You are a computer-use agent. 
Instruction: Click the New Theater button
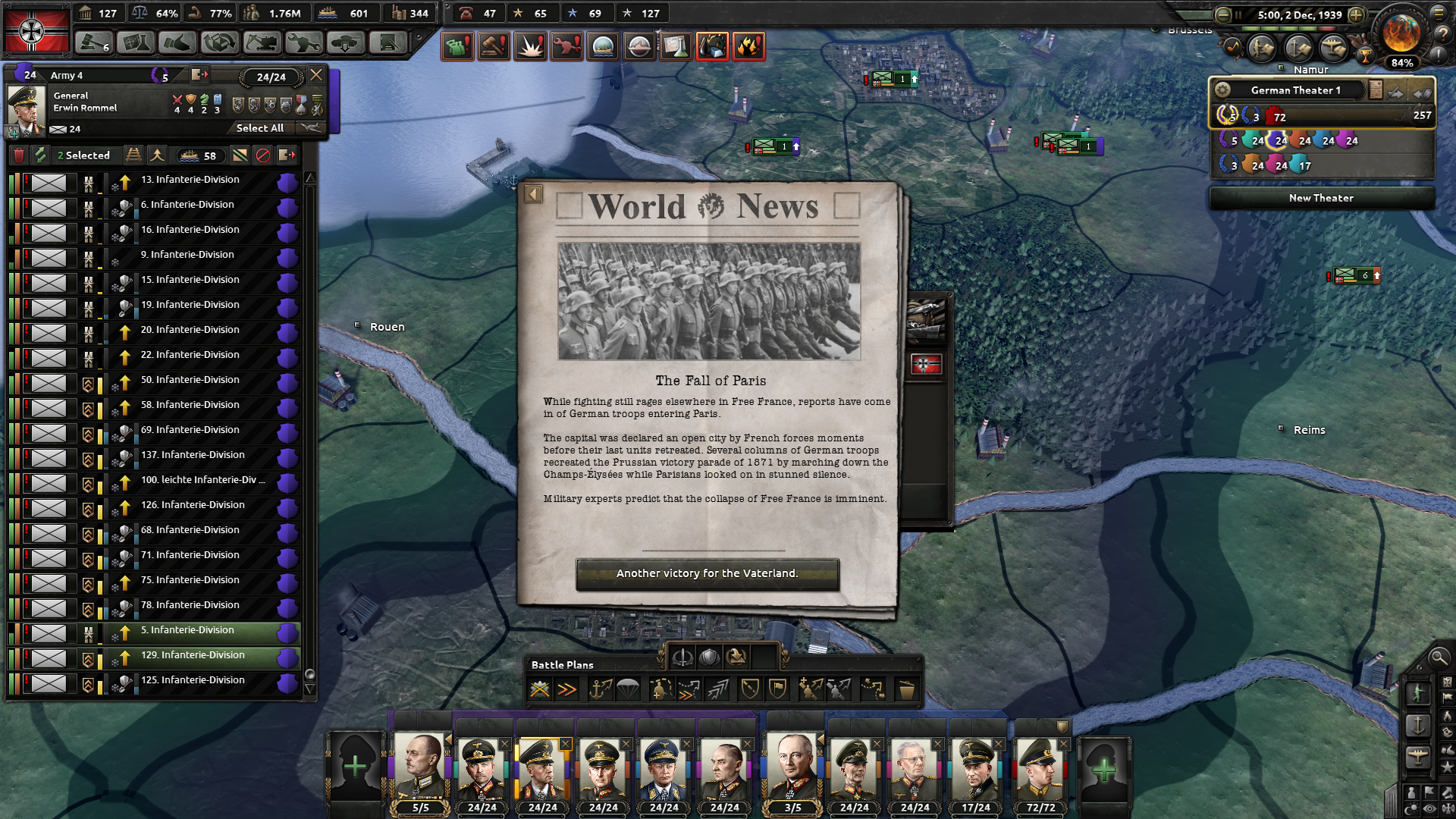(x=1322, y=198)
